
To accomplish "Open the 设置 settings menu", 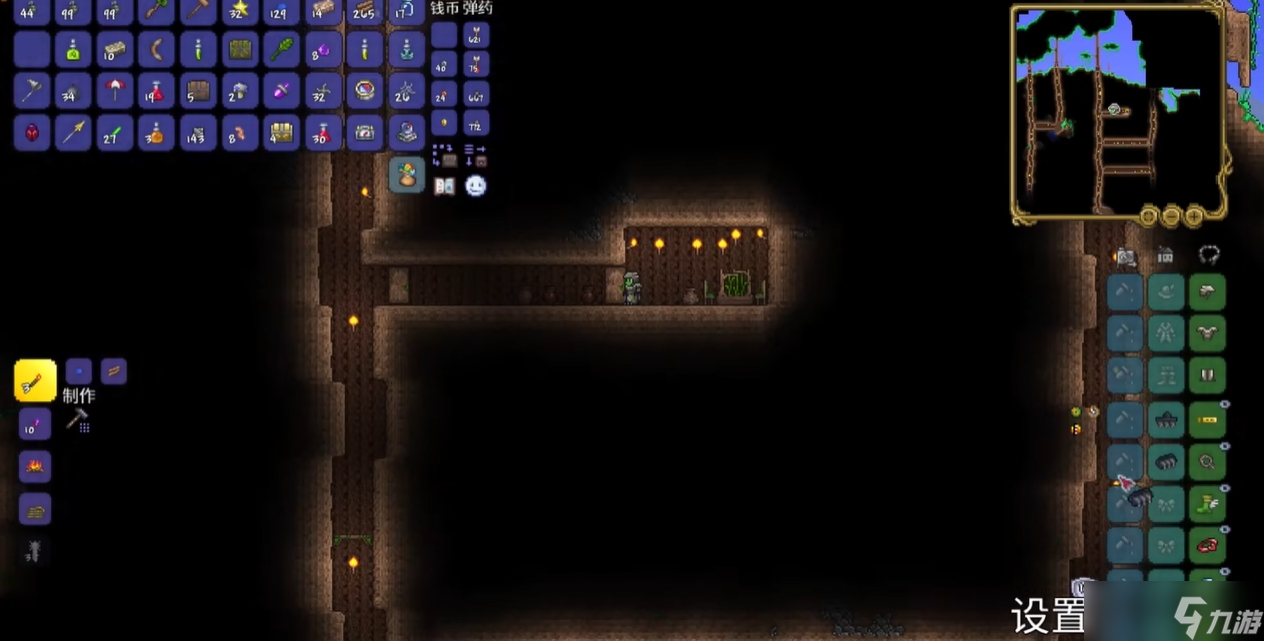I will [x=1048, y=616].
